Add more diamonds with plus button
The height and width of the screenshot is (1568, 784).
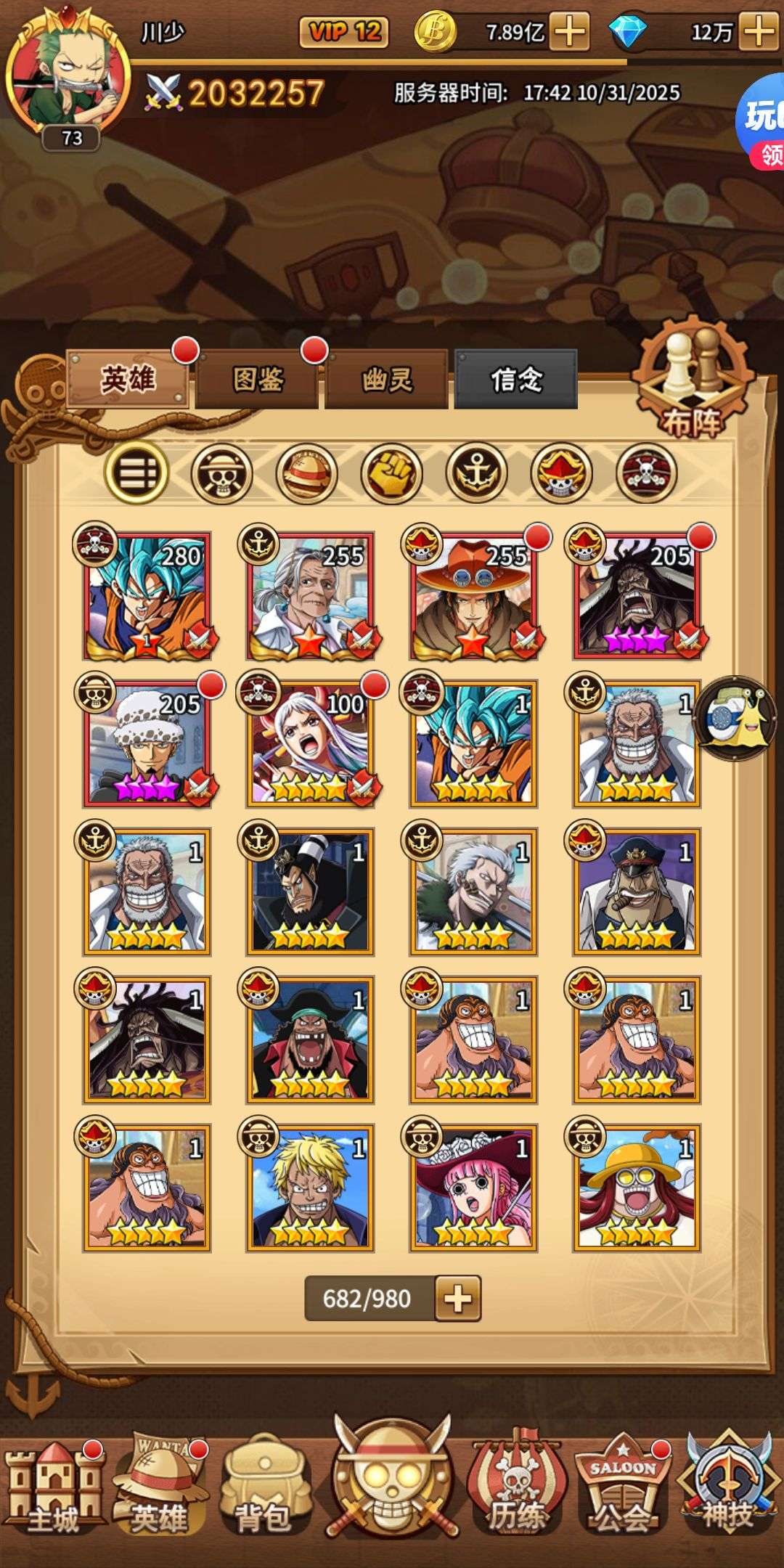pyautogui.click(x=759, y=32)
